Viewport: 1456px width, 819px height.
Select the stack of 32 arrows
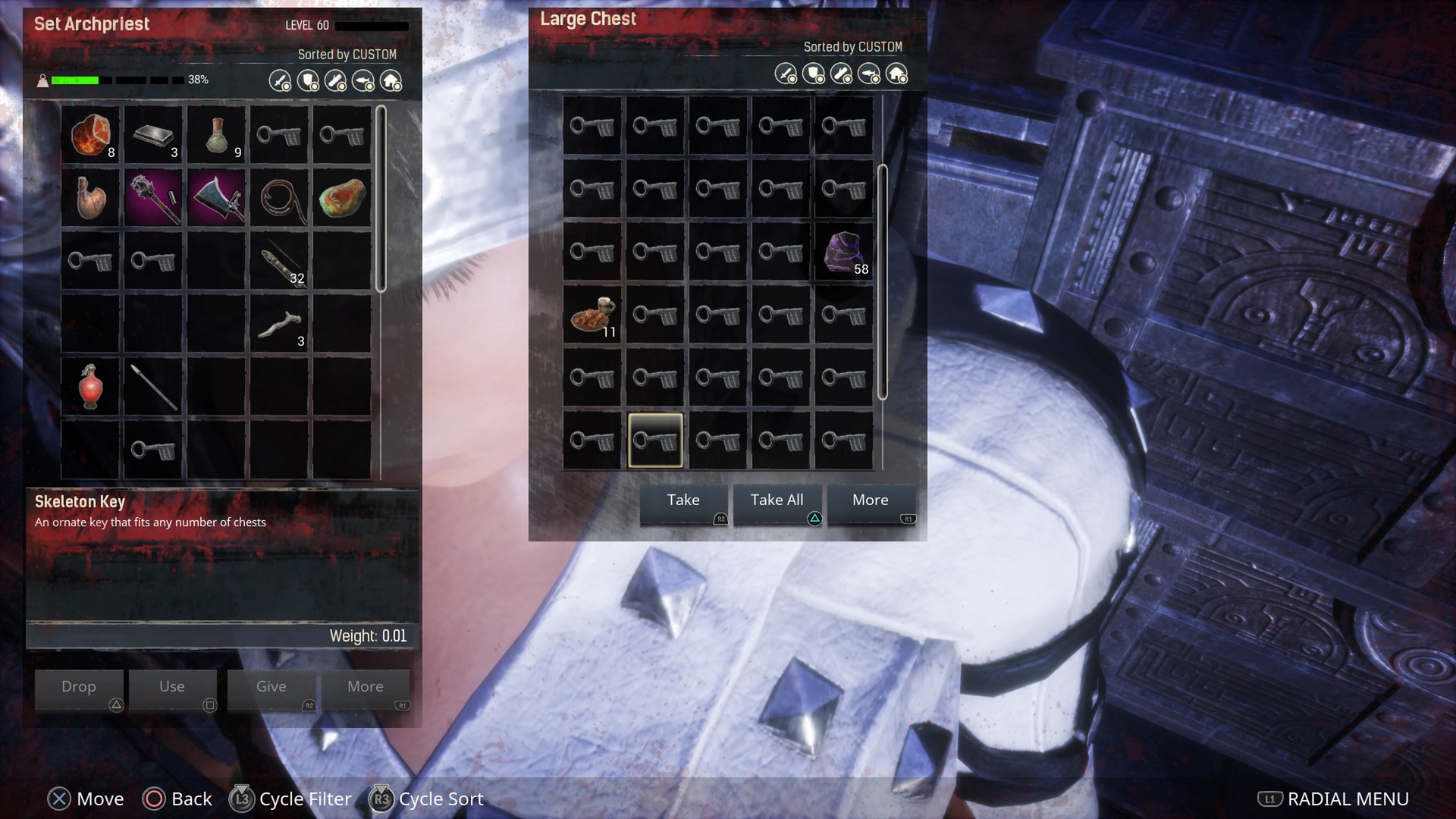click(x=280, y=262)
